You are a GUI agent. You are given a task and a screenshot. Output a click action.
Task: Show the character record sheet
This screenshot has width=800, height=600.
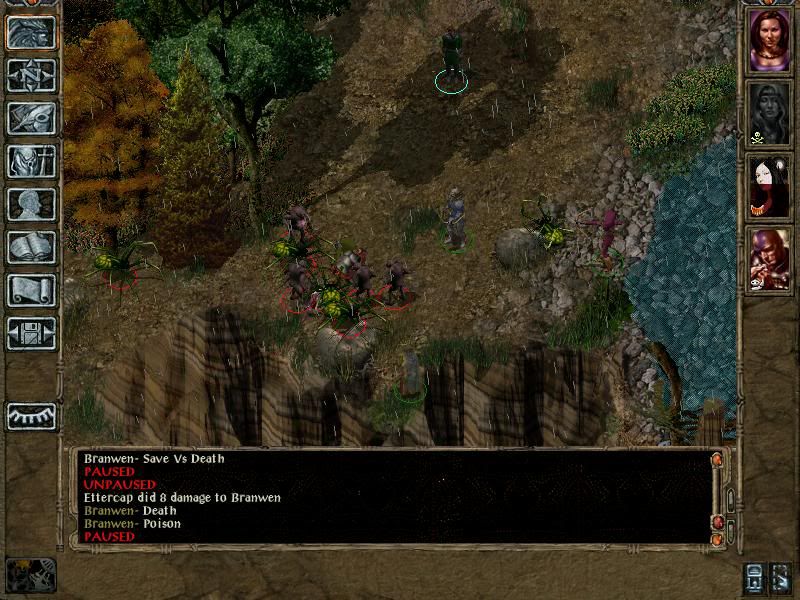click(x=31, y=204)
